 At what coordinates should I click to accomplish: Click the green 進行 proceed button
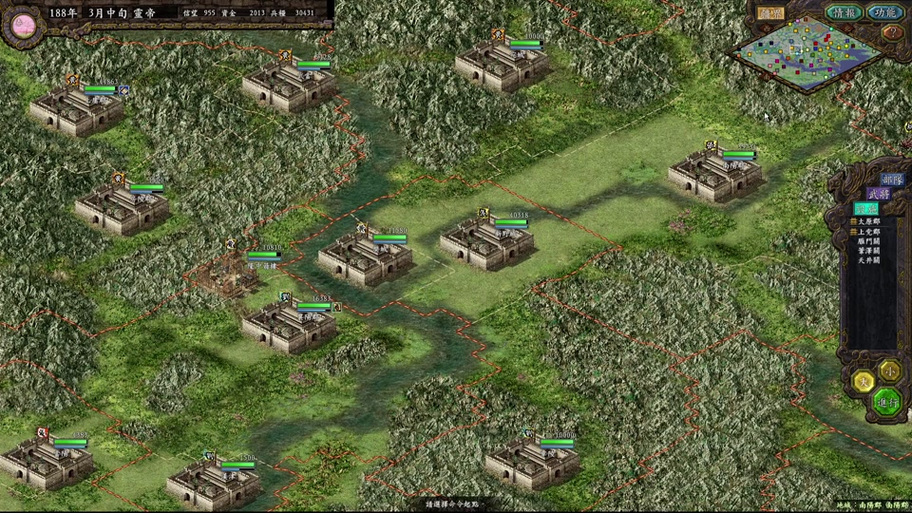pyautogui.click(x=887, y=401)
